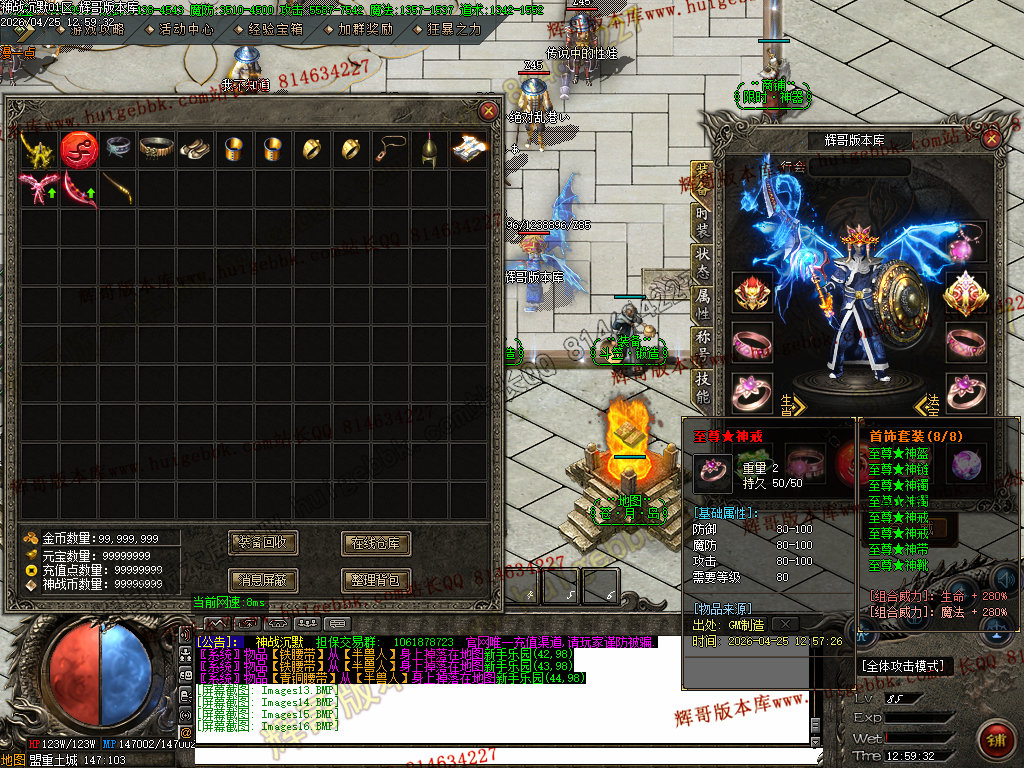
Task: Close the inventory bag window
Action: (488, 111)
